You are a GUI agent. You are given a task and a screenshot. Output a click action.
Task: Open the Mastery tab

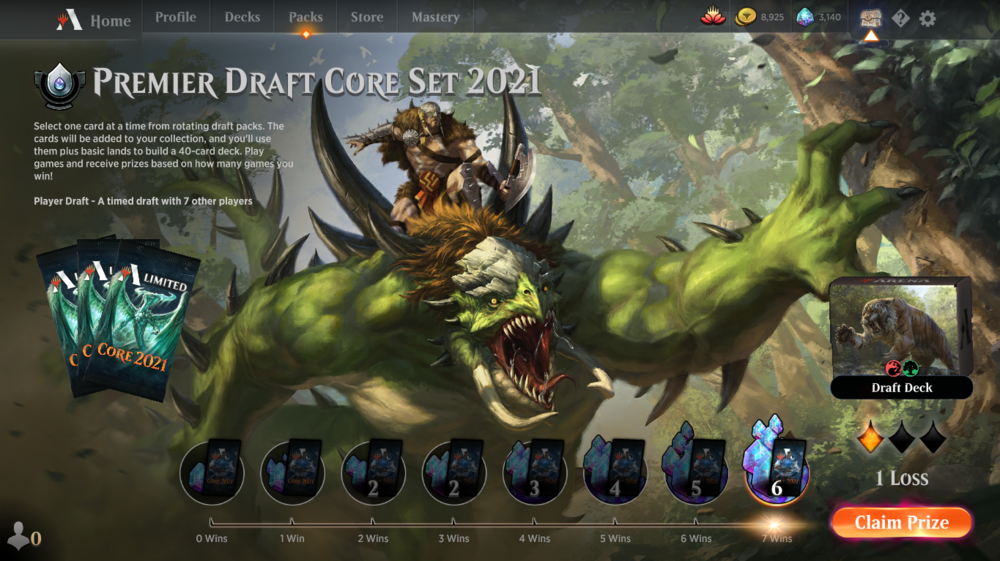click(435, 17)
